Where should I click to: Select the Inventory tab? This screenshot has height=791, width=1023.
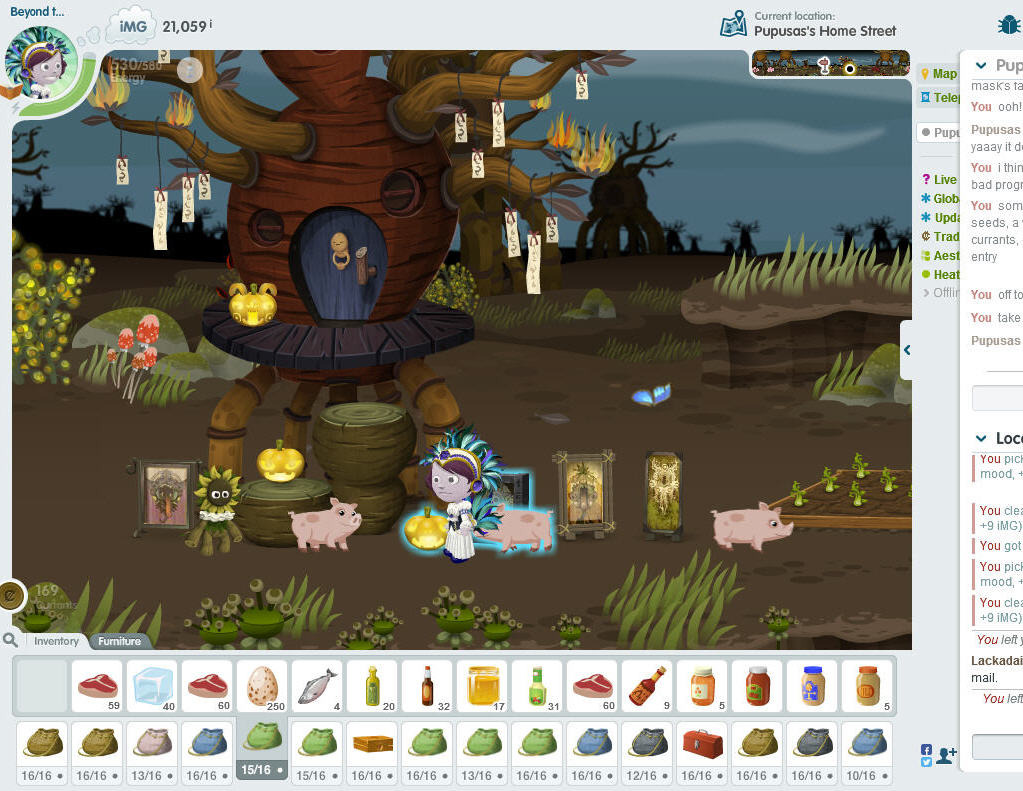[x=56, y=641]
